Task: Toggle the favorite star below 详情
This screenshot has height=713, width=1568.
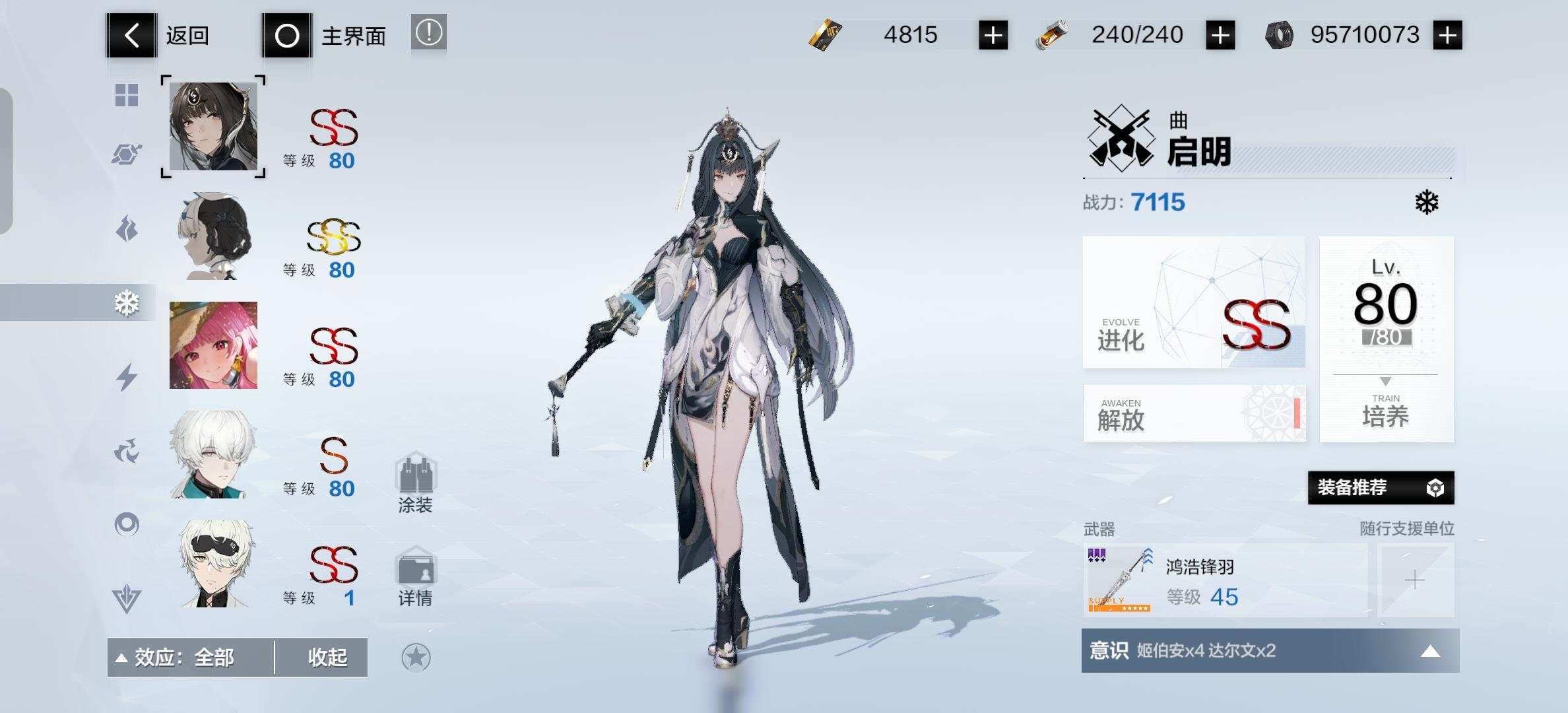Action: tap(416, 657)
